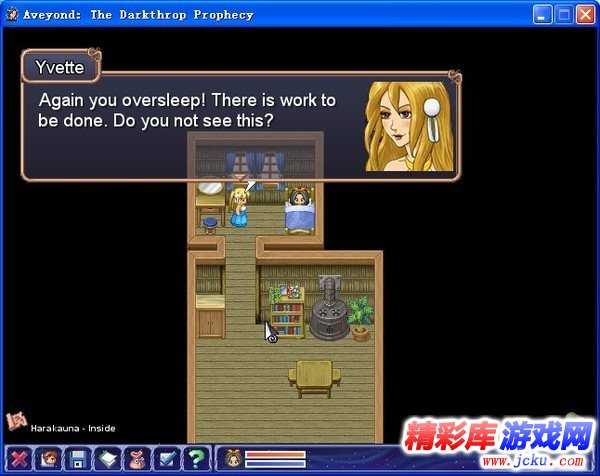Screen dimensions: 600x476
Task: Click the map scroll icon beside Harakauna - Inside
Action: point(15,422)
